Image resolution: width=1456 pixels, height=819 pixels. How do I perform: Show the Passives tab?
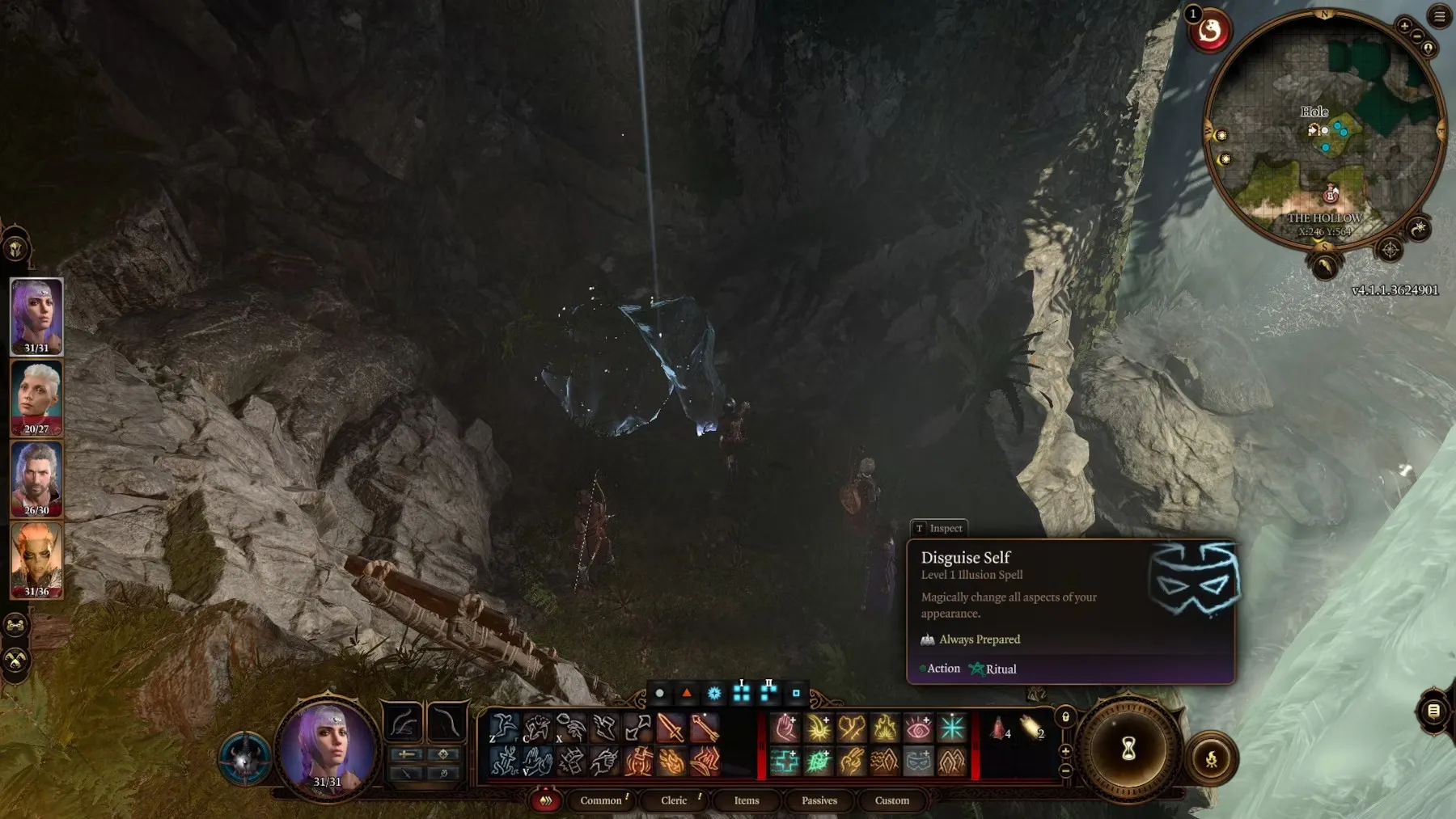(x=819, y=800)
